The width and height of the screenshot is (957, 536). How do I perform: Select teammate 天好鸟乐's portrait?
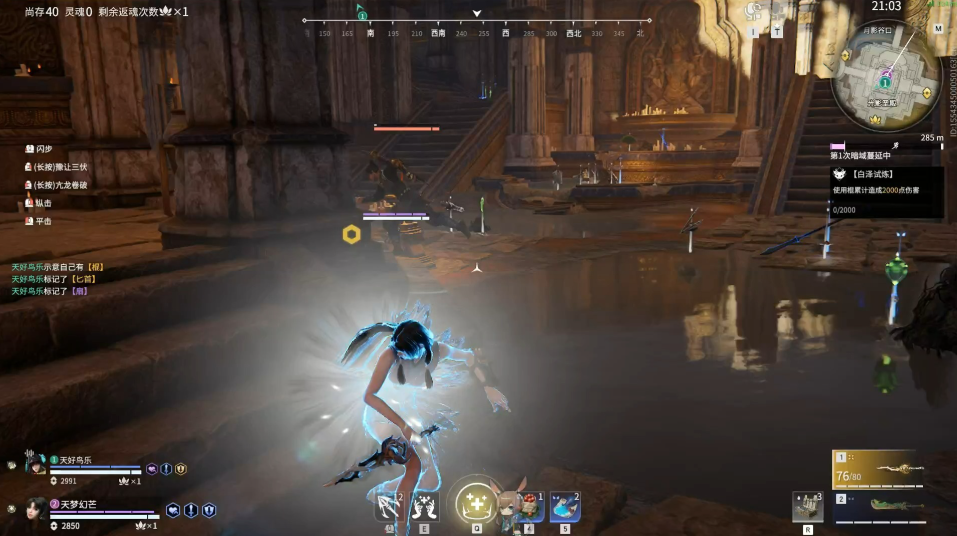click(37, 464)
